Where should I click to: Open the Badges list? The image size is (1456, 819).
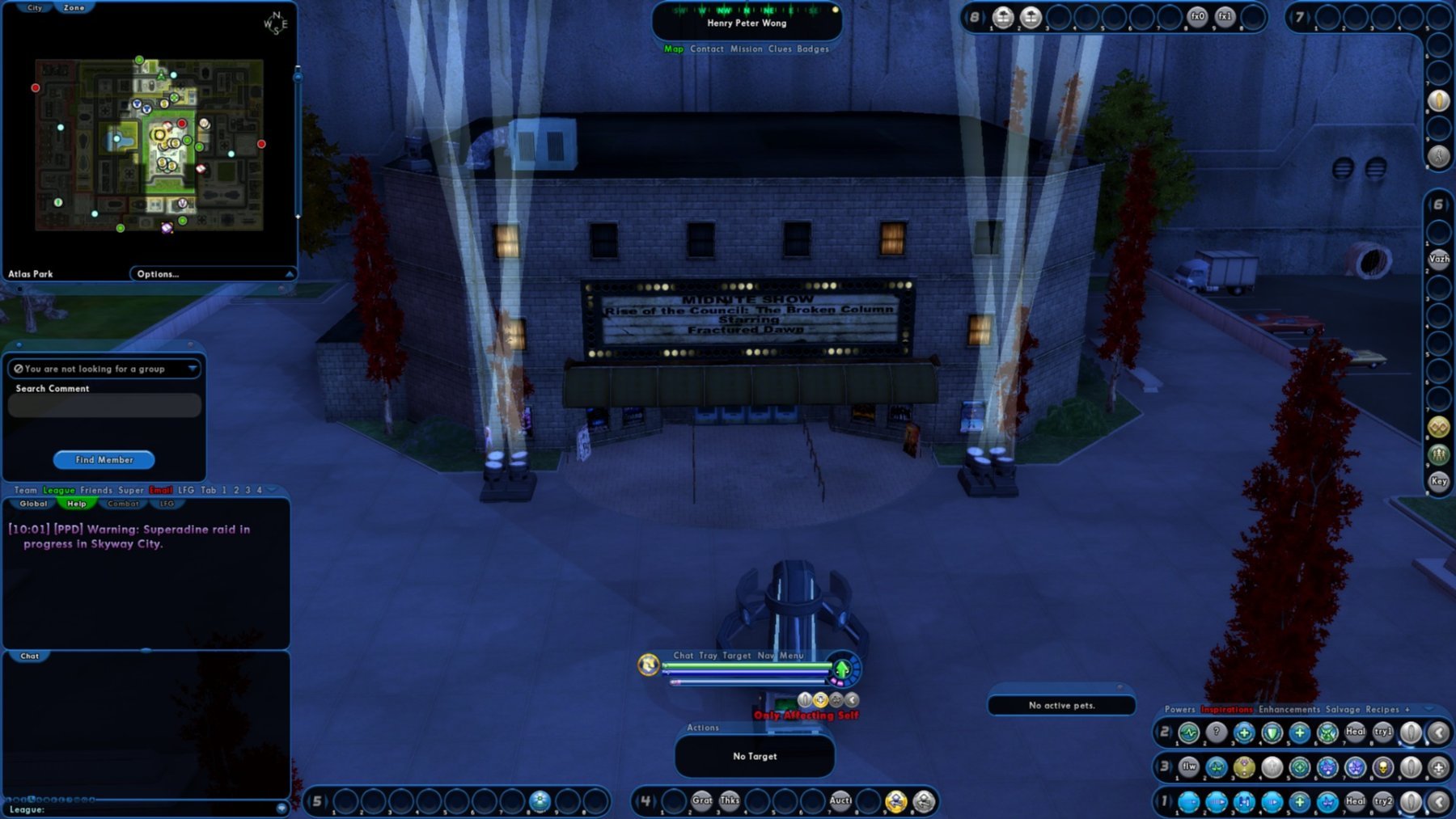813,49
